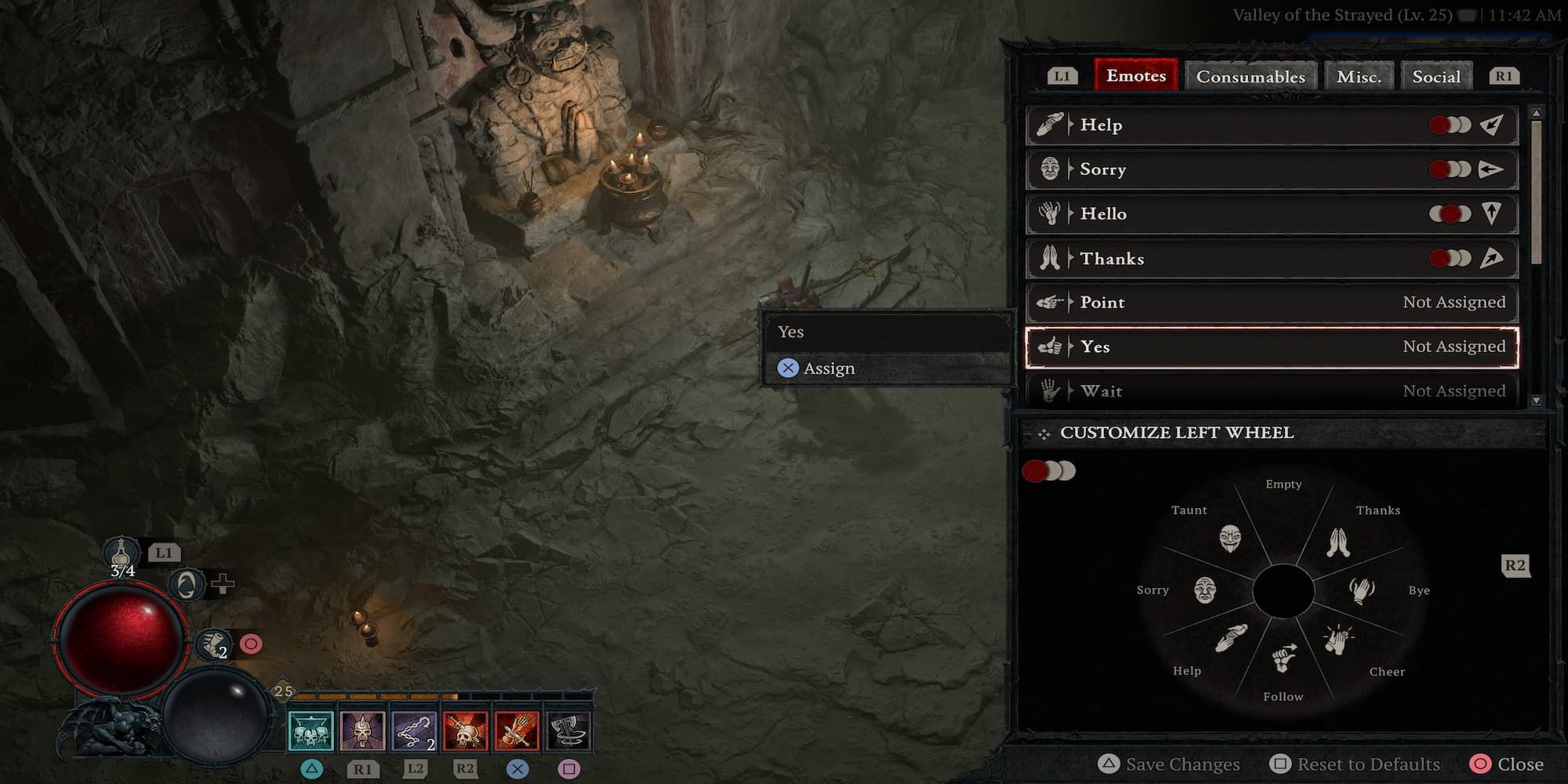Switch to the Consumables tab
This screenshot has width=1568, height=784.
[1250, 77]
